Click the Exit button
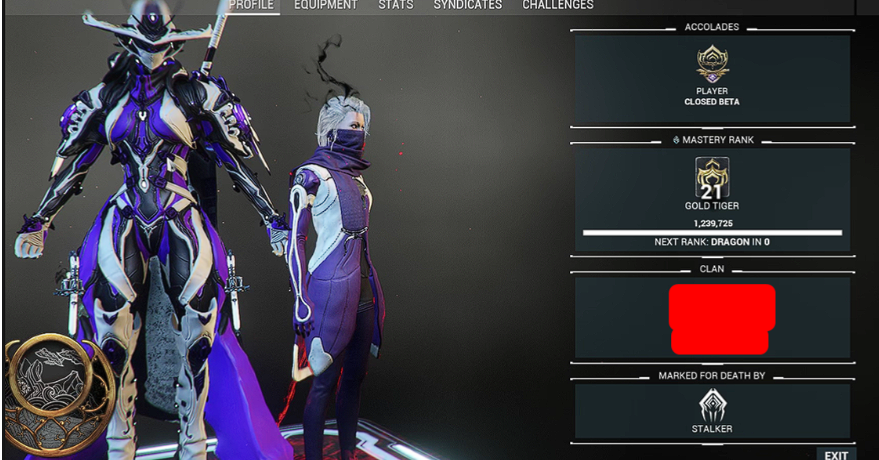The height and width of the screenshot is (460, 879). coord(836,455)
